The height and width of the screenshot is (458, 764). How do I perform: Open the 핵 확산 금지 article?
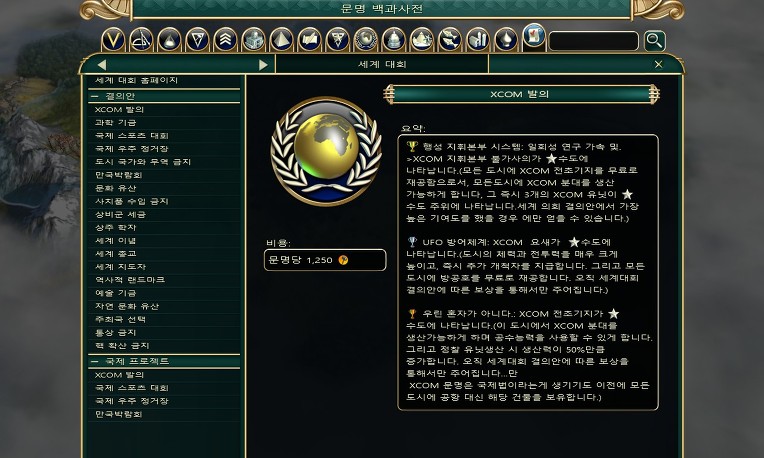[x=122, y=346]
